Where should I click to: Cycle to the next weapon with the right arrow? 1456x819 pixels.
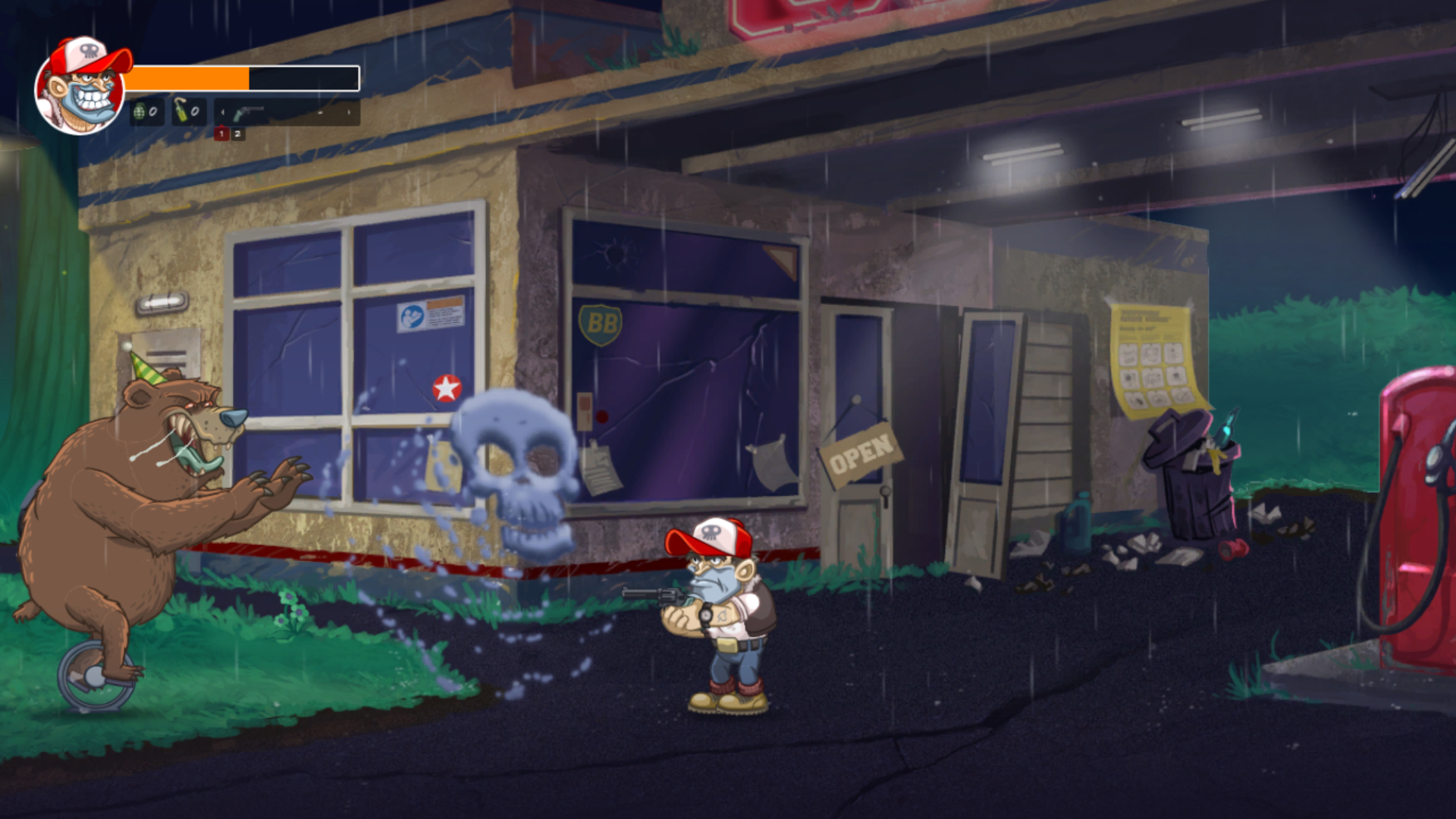(349, 113)
